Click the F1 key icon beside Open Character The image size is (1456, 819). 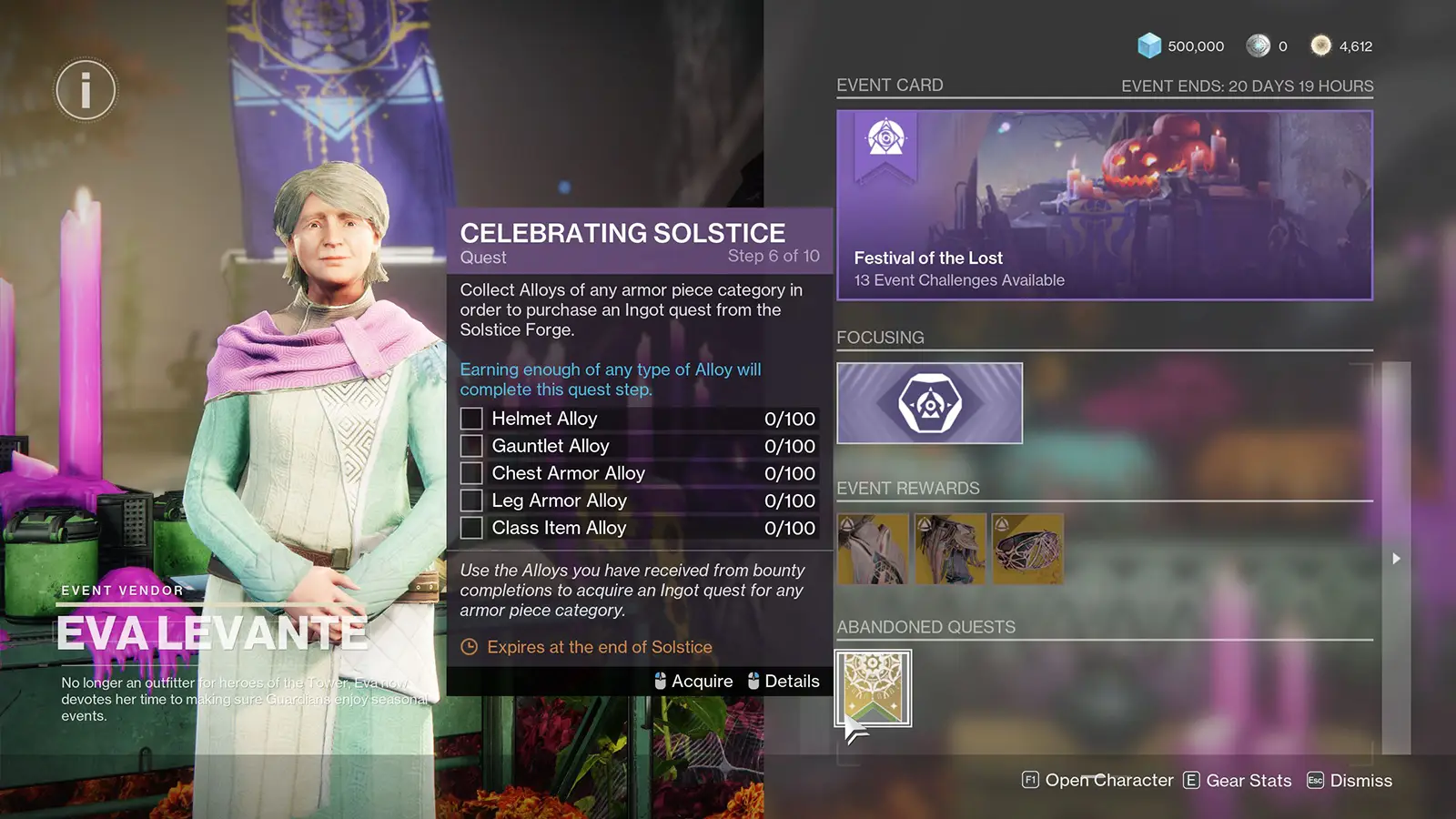[x=1030, y=780]
